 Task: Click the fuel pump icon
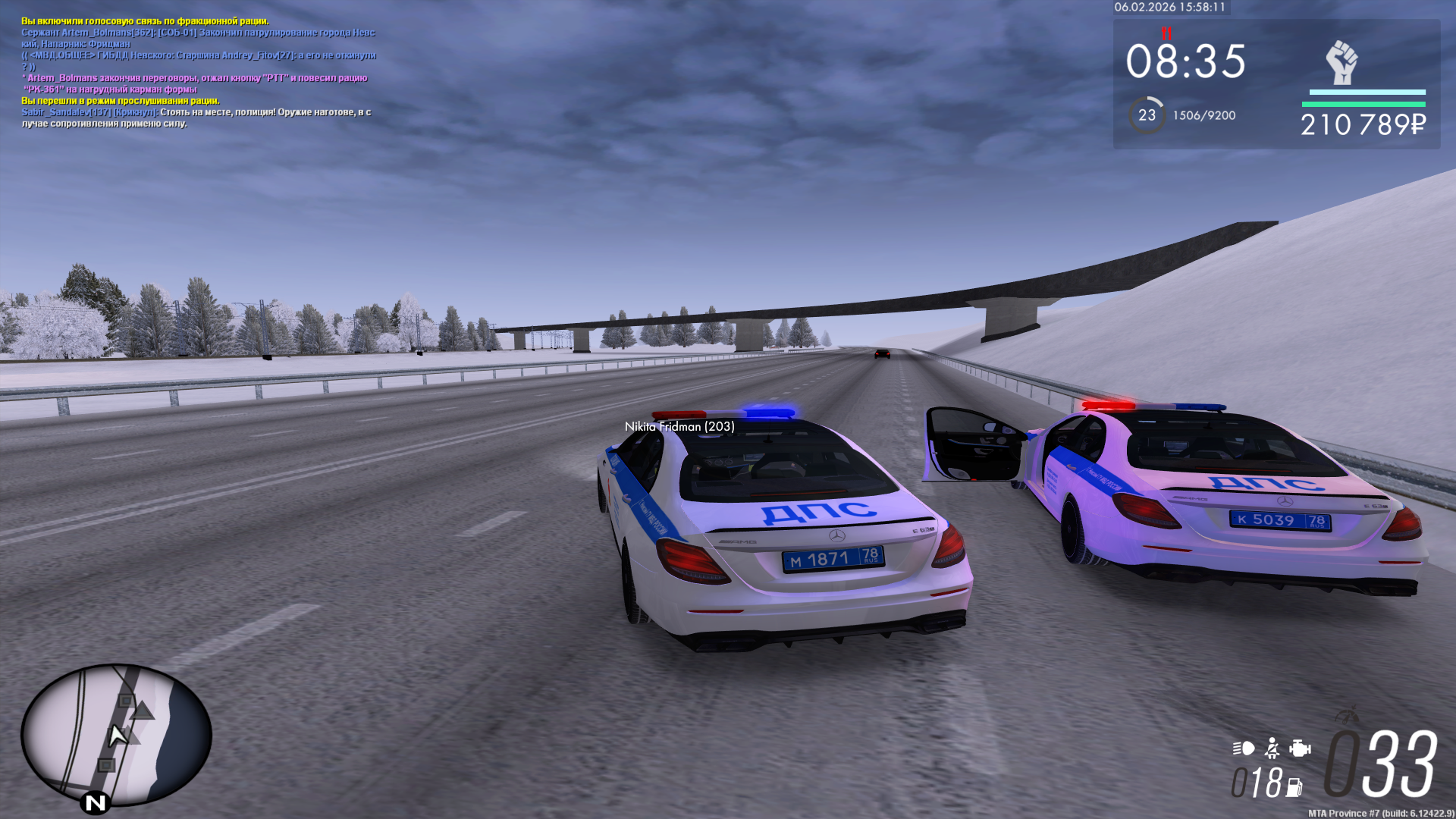click(x=1294, y=788)
